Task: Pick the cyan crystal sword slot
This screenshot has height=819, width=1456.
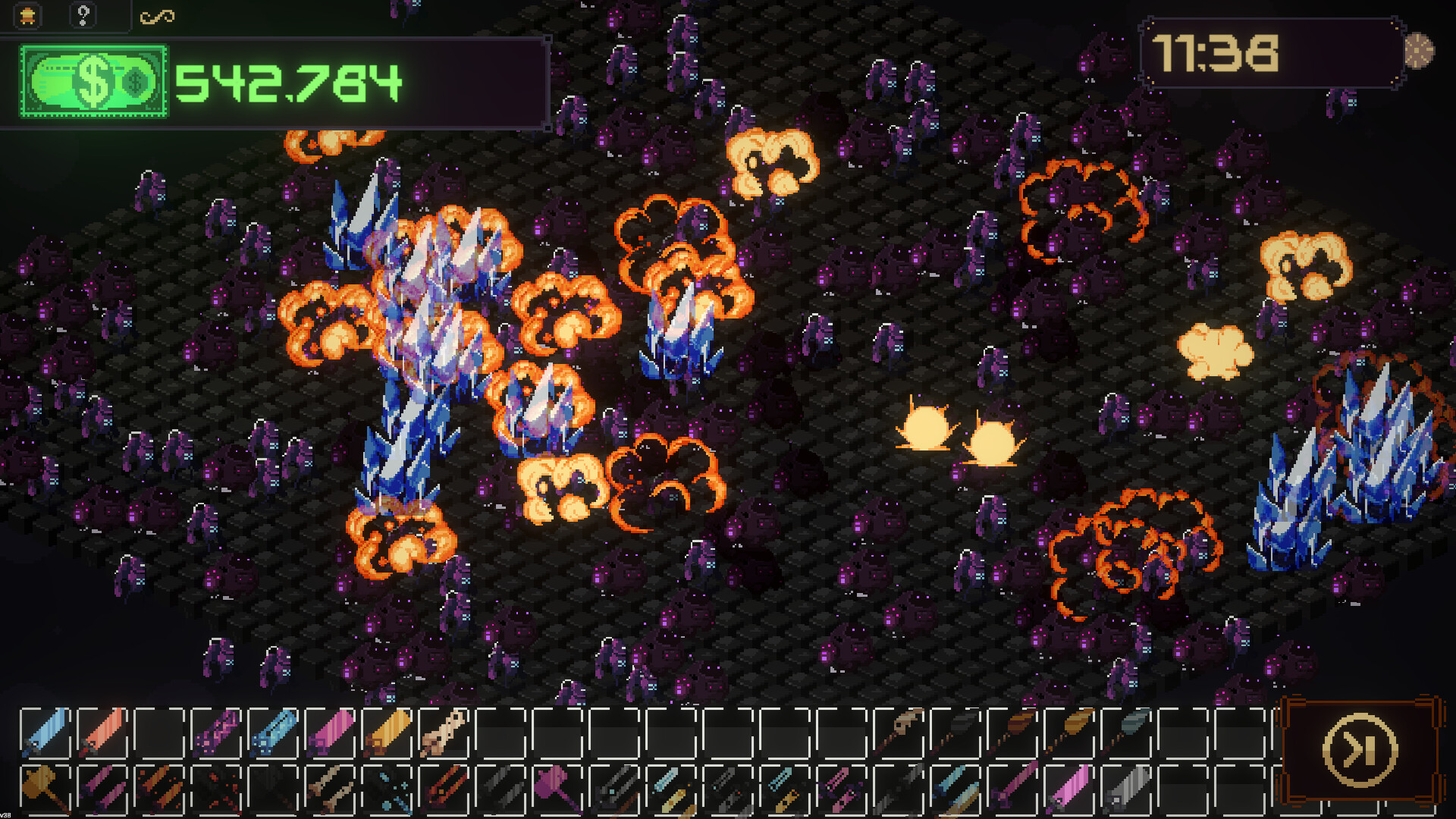Action: pos(273,733)
